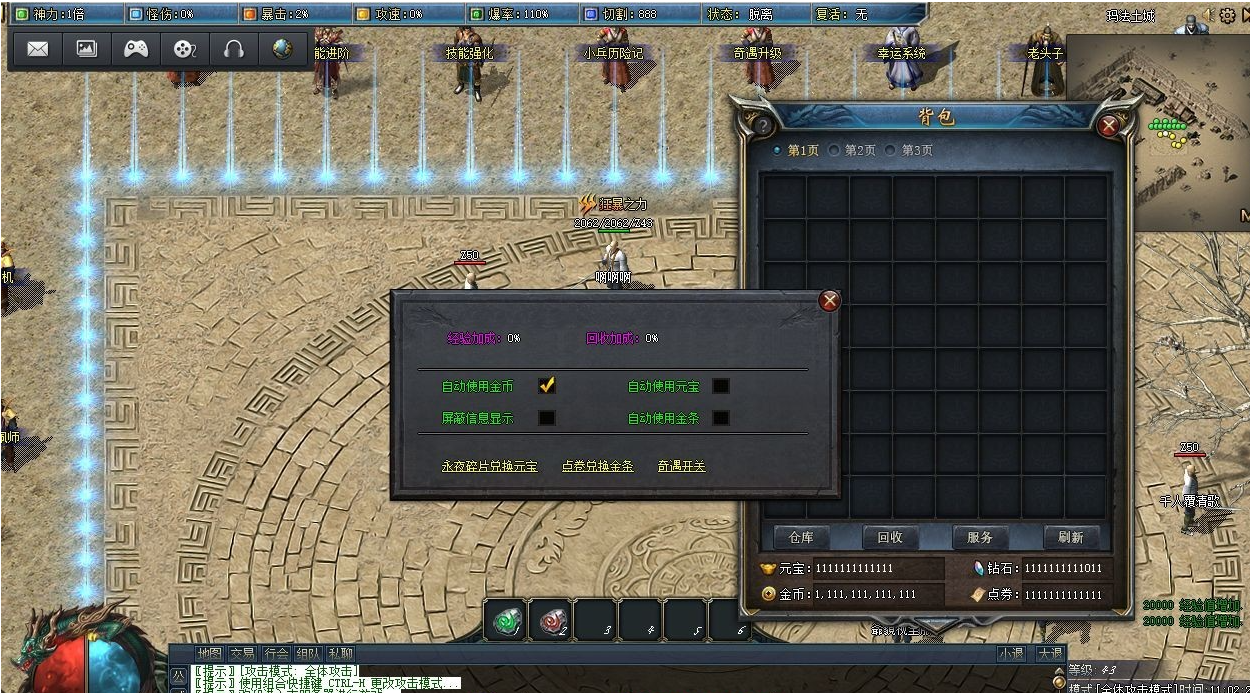The width and height of the screenshot is (1250, 693).
Task: Switch to backpack page 第2页
Action: (853, 150)
